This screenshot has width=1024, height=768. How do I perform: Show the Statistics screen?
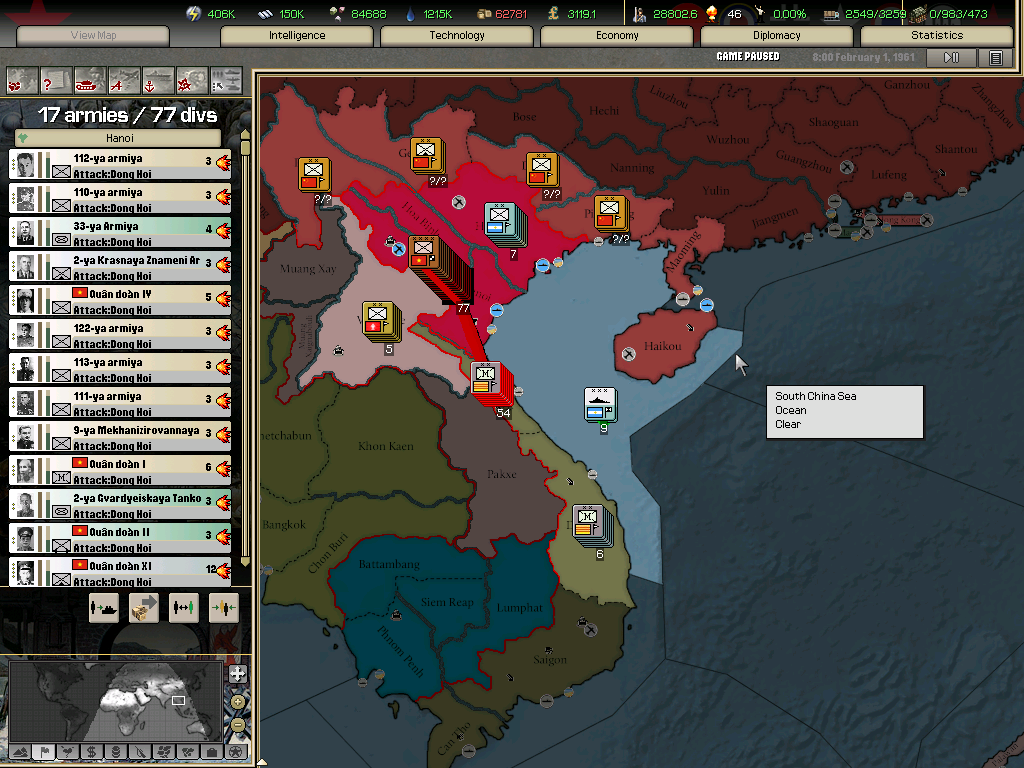coord(937,36)
